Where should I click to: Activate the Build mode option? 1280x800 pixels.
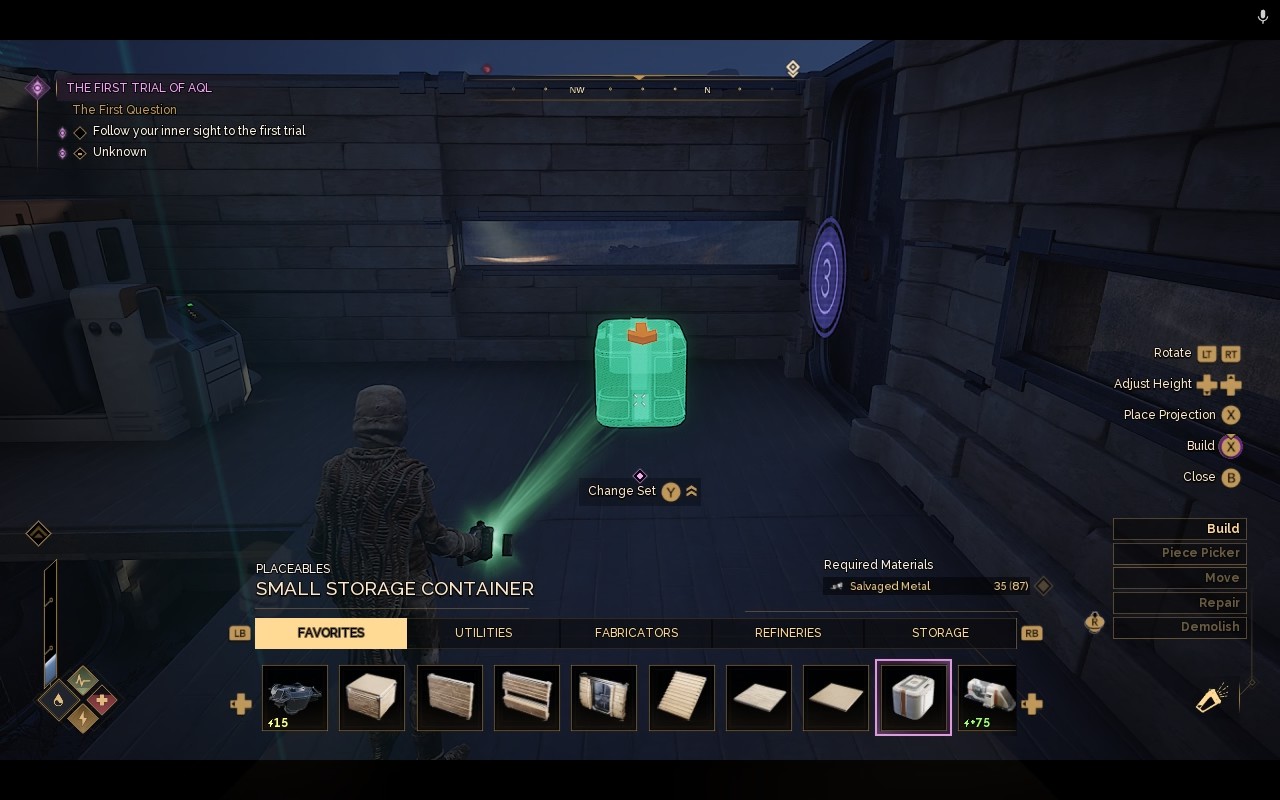pyautogui.click(x=1180, y=529)
